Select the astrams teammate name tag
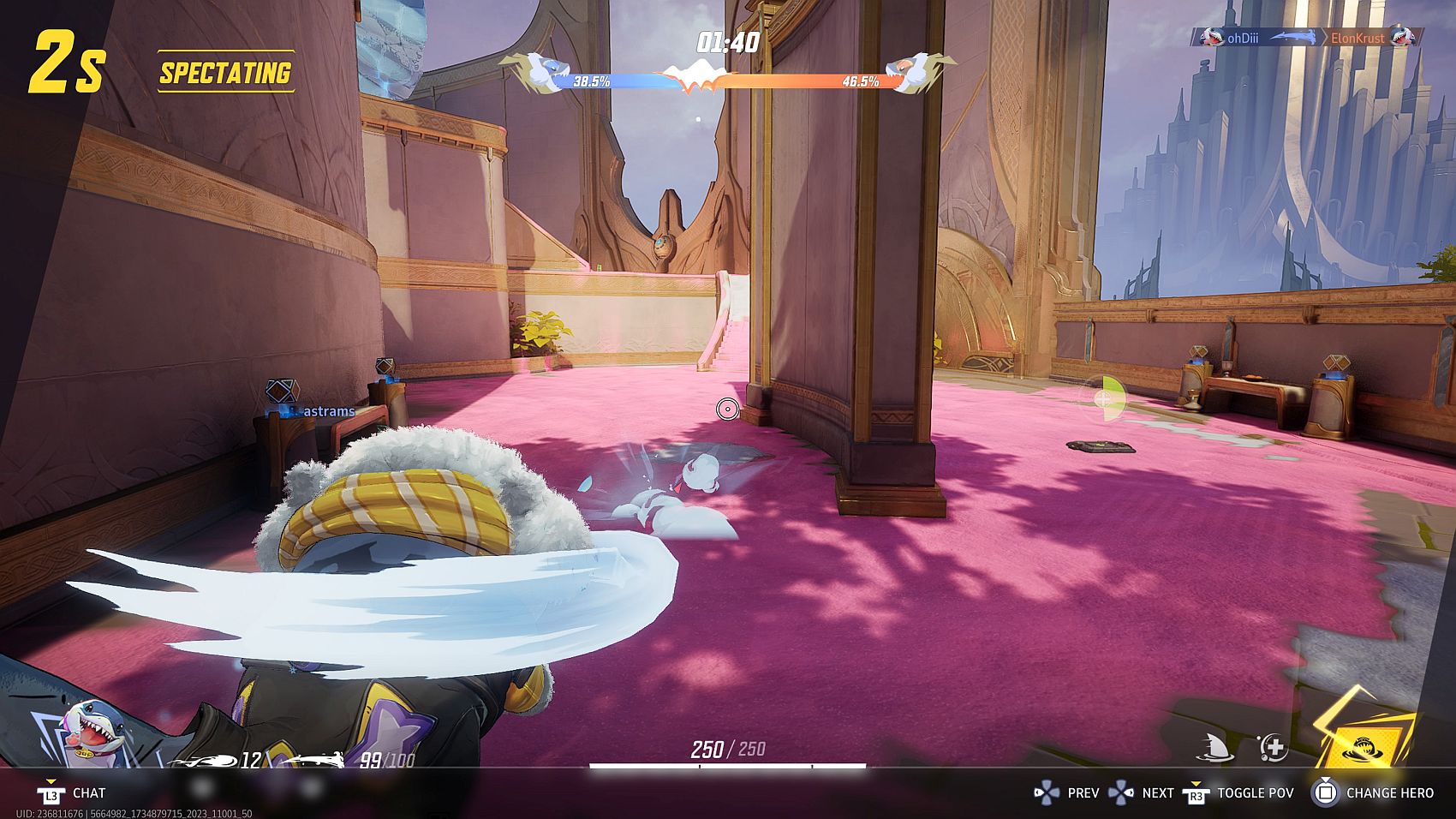1456x819 pixels. point(329,411)
